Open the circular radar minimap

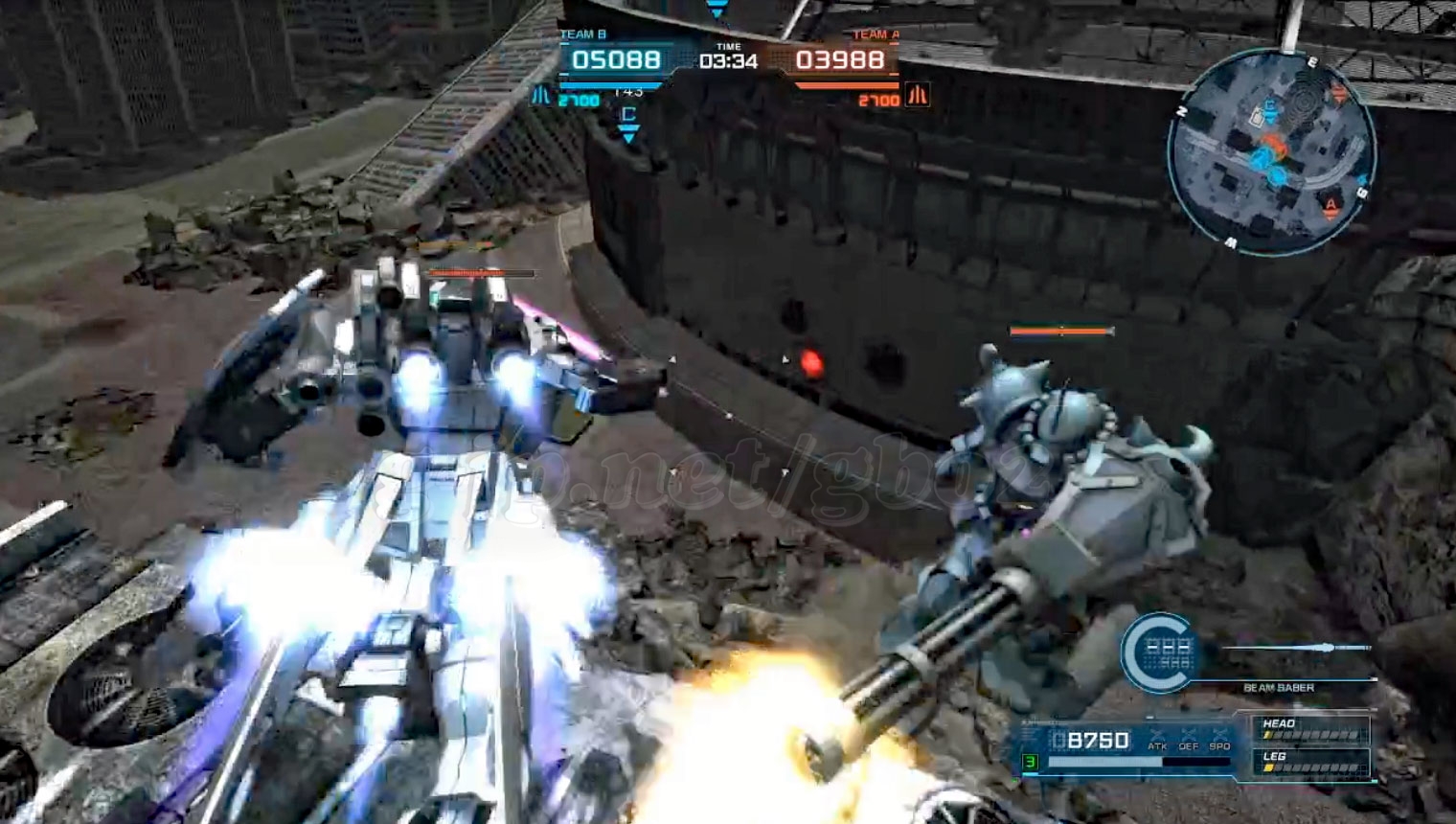click(1270, 151)
